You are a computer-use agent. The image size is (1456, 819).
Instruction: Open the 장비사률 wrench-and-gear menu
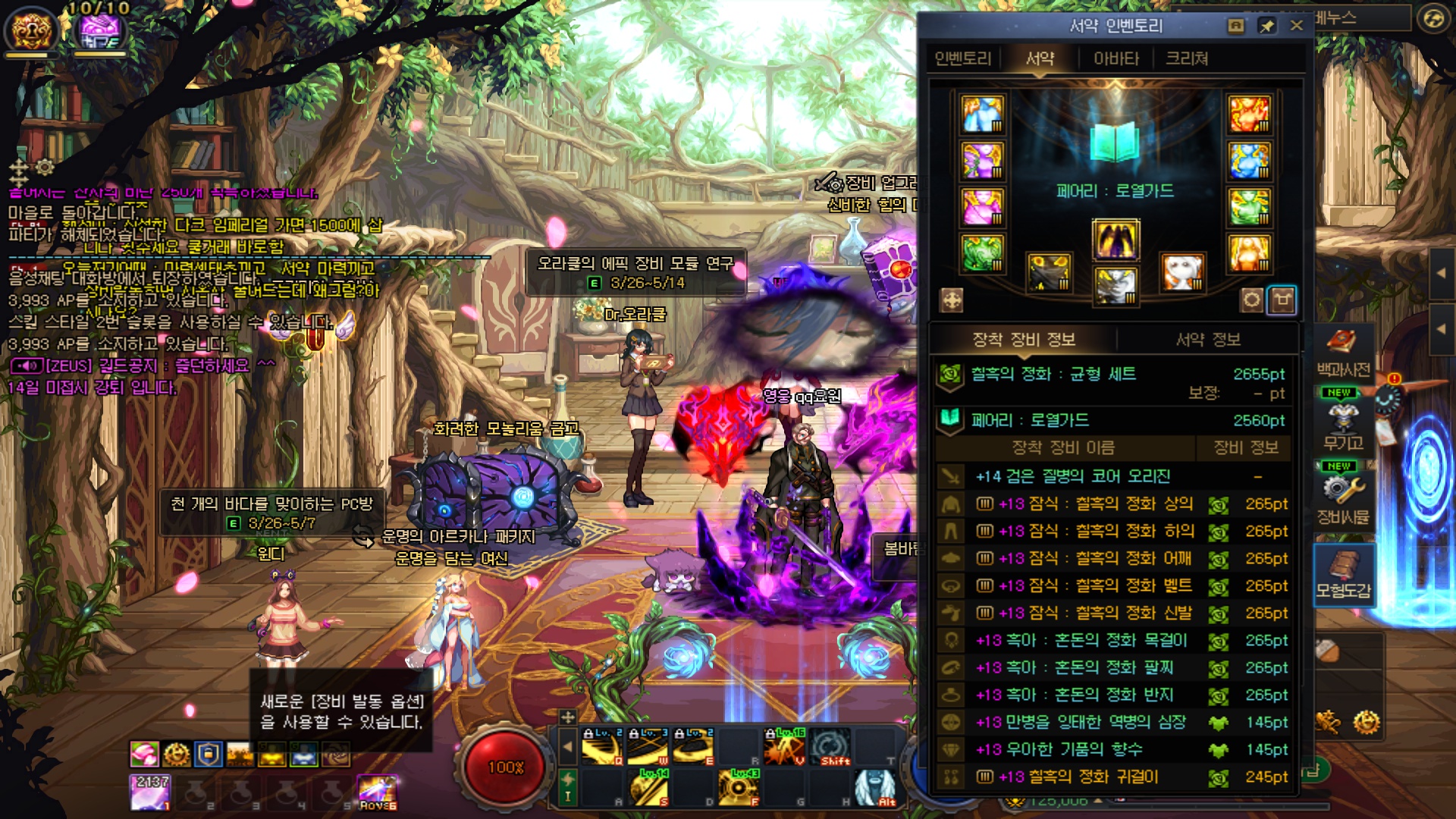pyautogui.click(x=1343, y=497)
